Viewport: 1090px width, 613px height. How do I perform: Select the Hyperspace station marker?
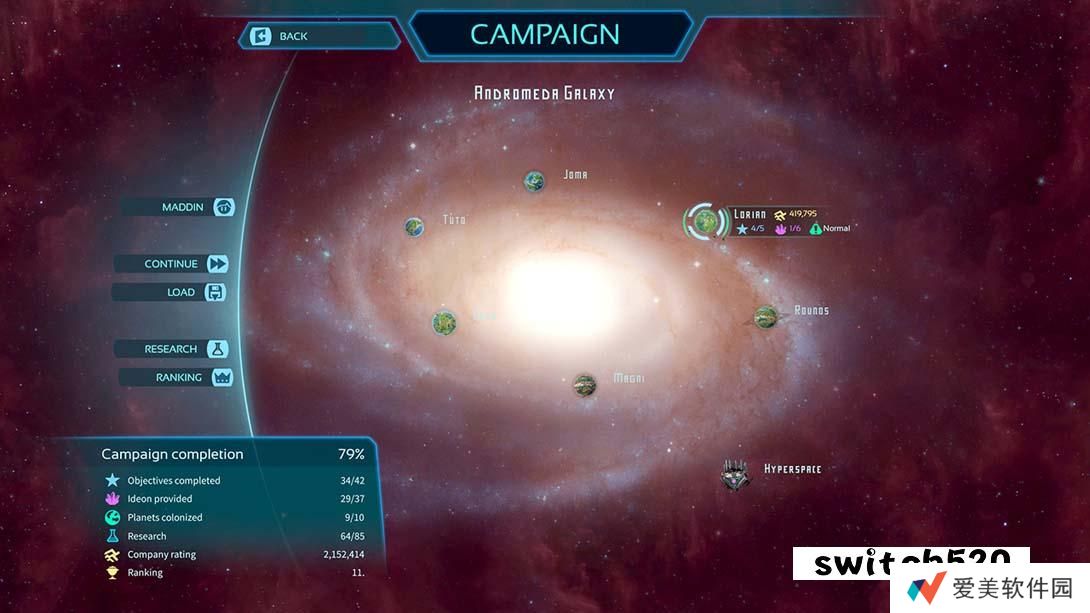[x=735, y=473]
